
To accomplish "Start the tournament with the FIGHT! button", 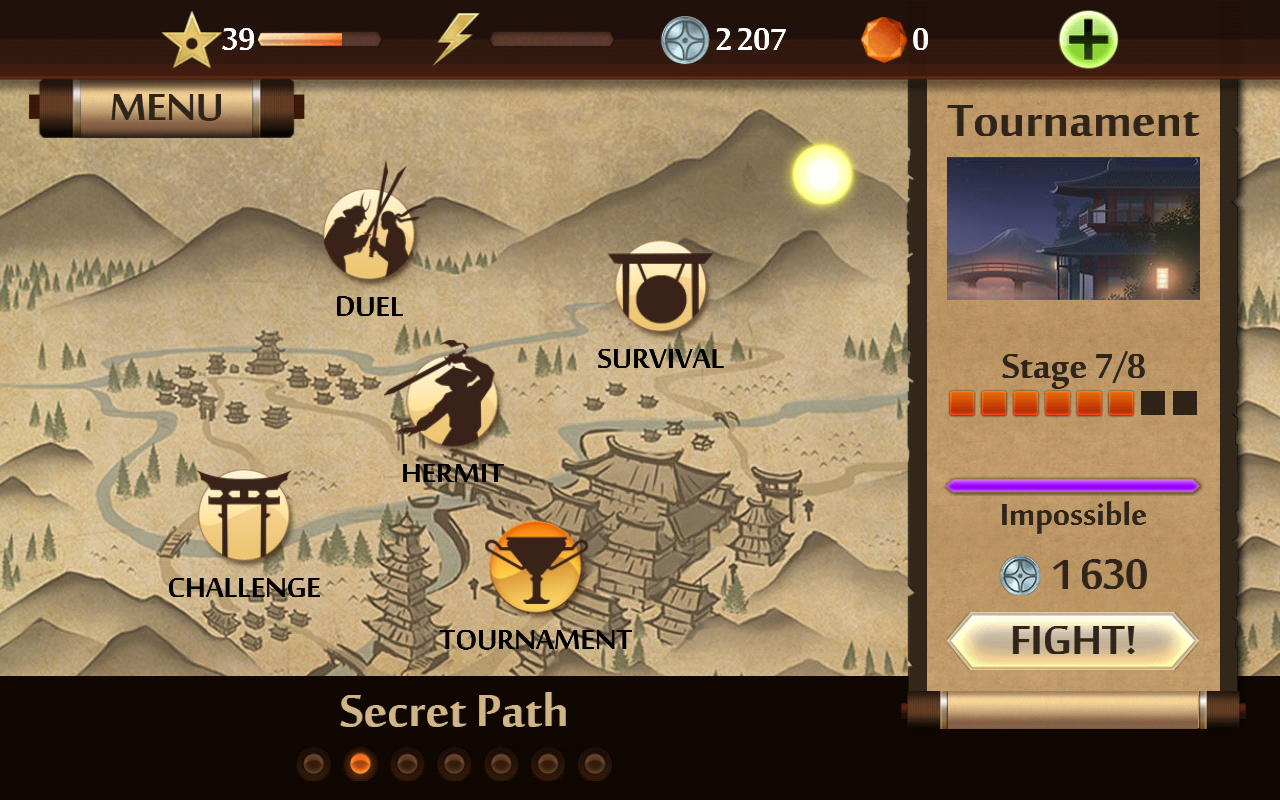I will (x=1073, y=641).
